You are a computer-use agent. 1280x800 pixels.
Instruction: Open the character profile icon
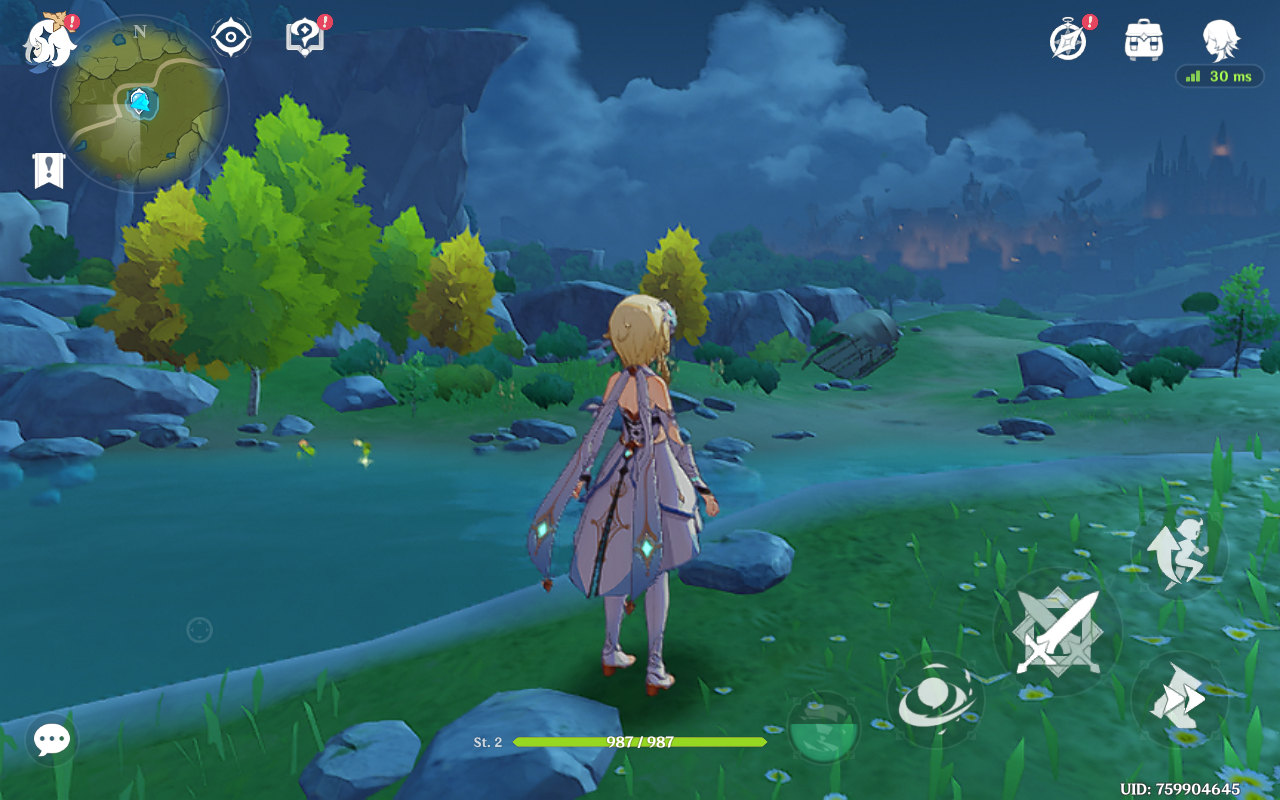[x=1220, y=40]
